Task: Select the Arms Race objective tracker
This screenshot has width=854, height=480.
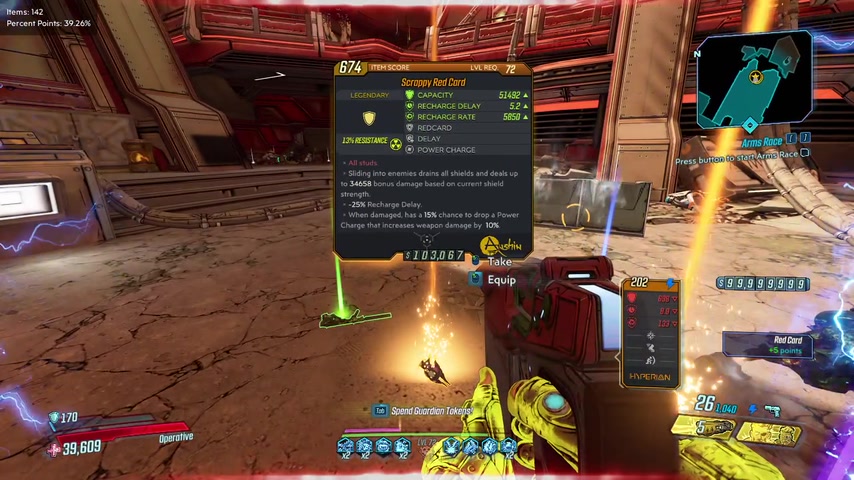Action: point(762,143)
